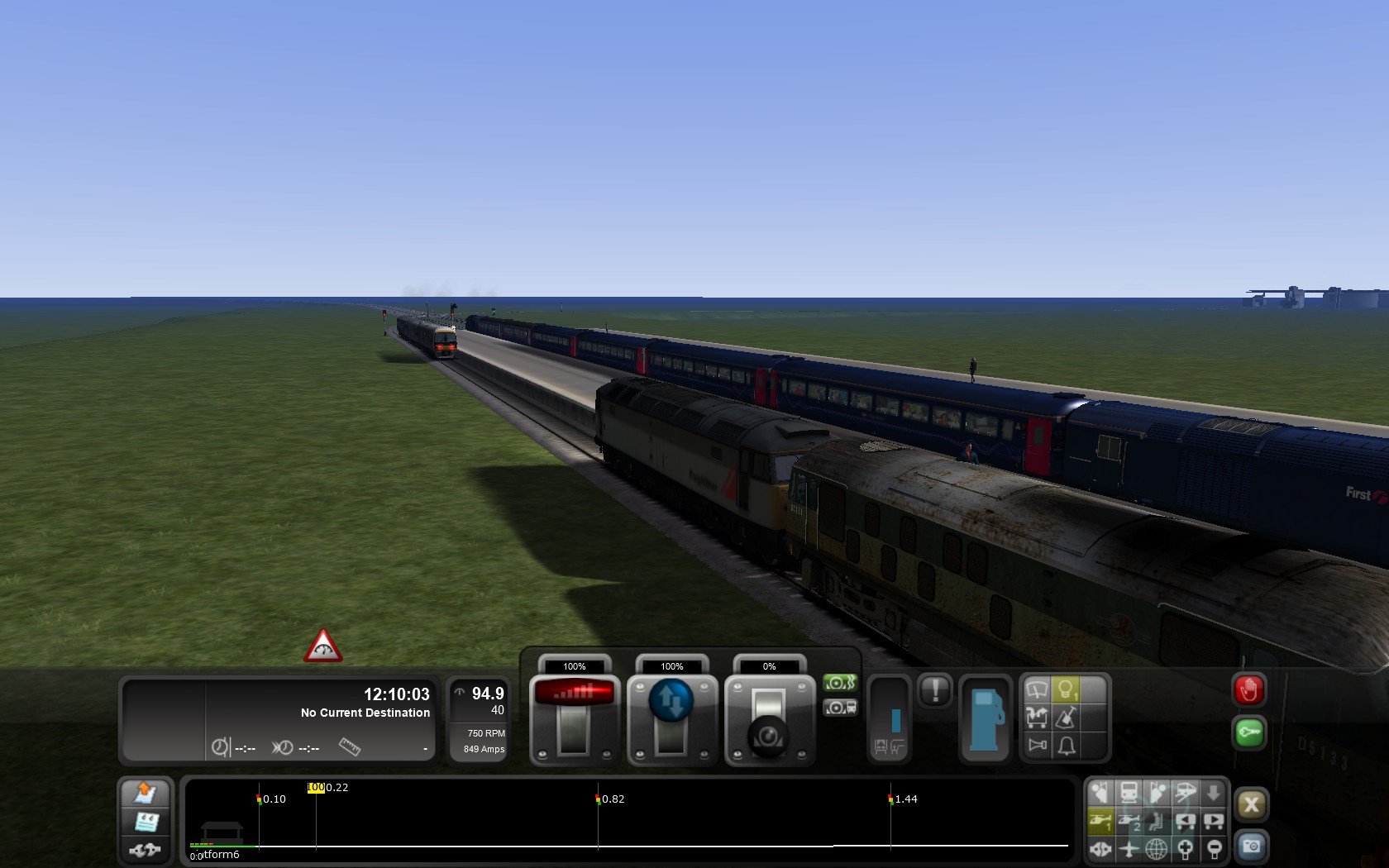Click the sander shovel icon
Image resolution: width=1389 pixels, height=868 pixels.
1066,718
